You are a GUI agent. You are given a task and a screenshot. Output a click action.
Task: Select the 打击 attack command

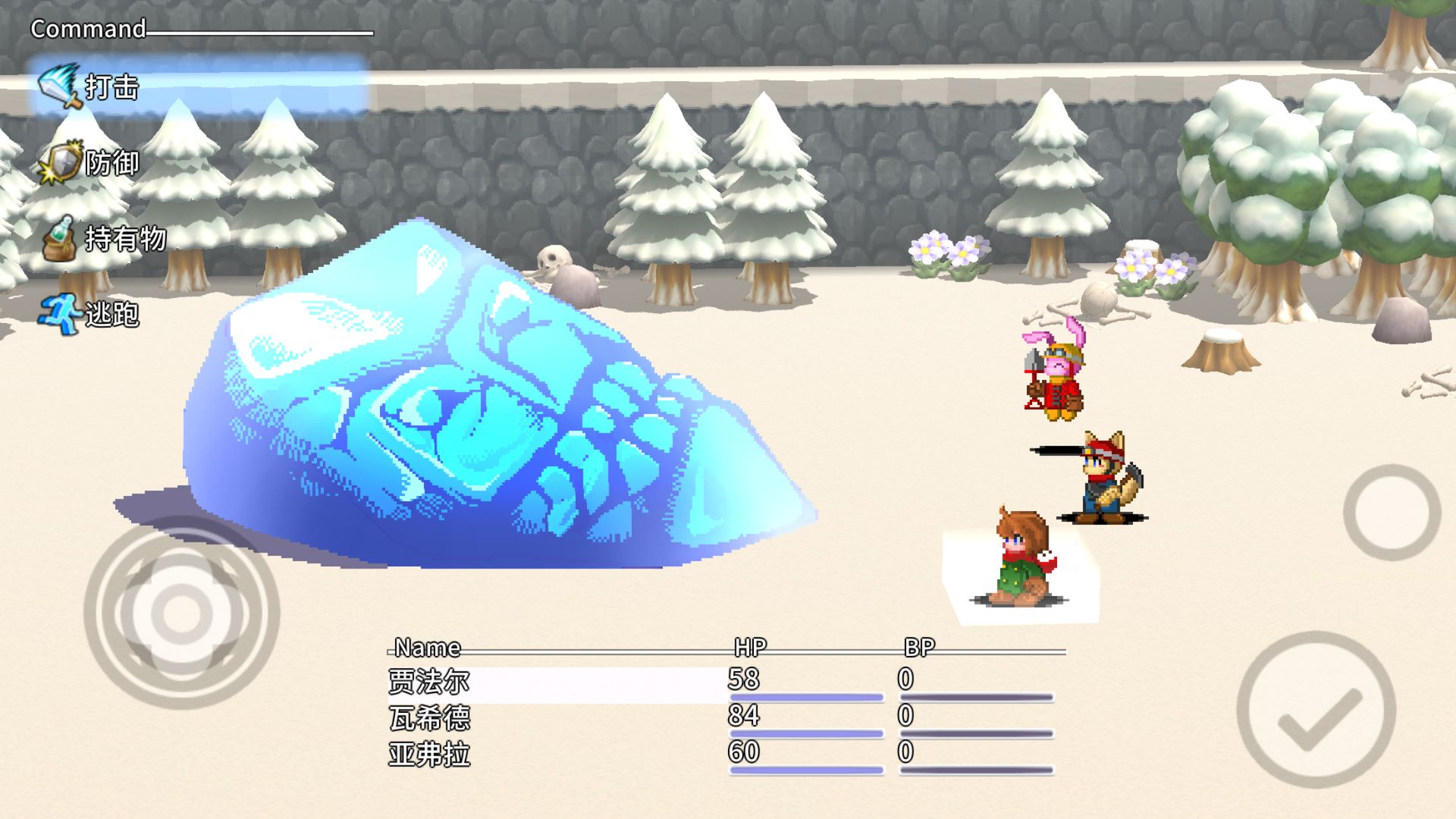111,87
